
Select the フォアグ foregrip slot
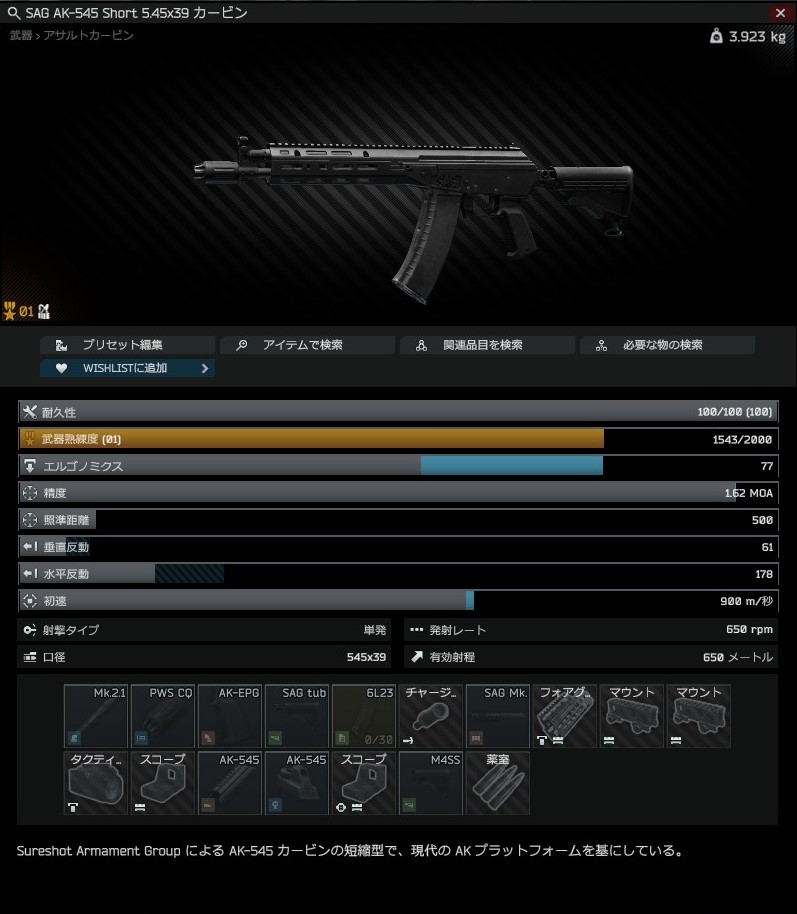click(x=565, y=716)
